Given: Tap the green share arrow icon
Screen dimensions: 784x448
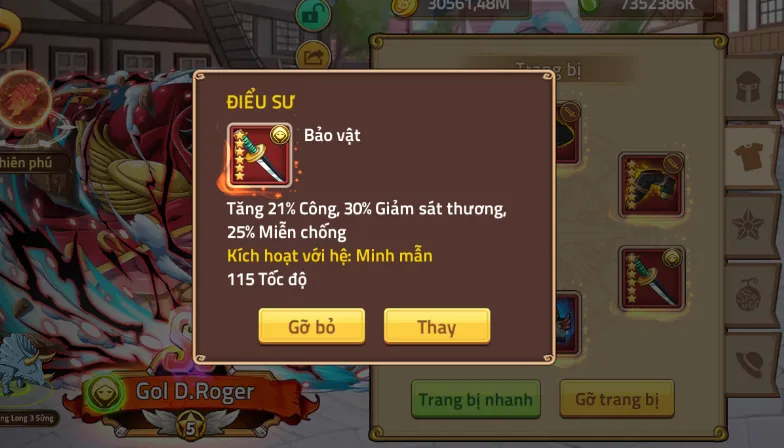Looking at the screenshot, I should [x=313, y=56].
